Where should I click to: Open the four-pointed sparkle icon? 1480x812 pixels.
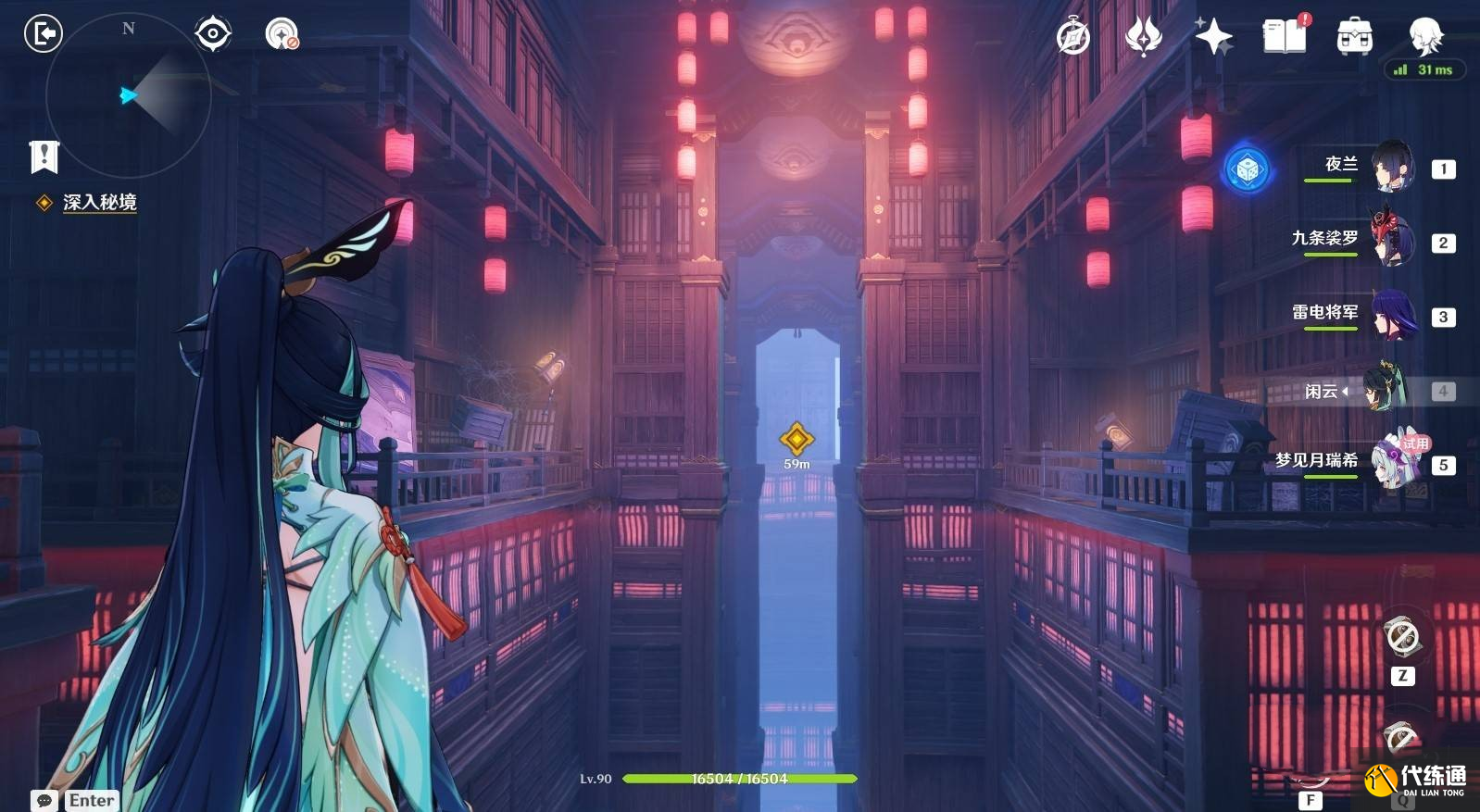click(1213, 37)
